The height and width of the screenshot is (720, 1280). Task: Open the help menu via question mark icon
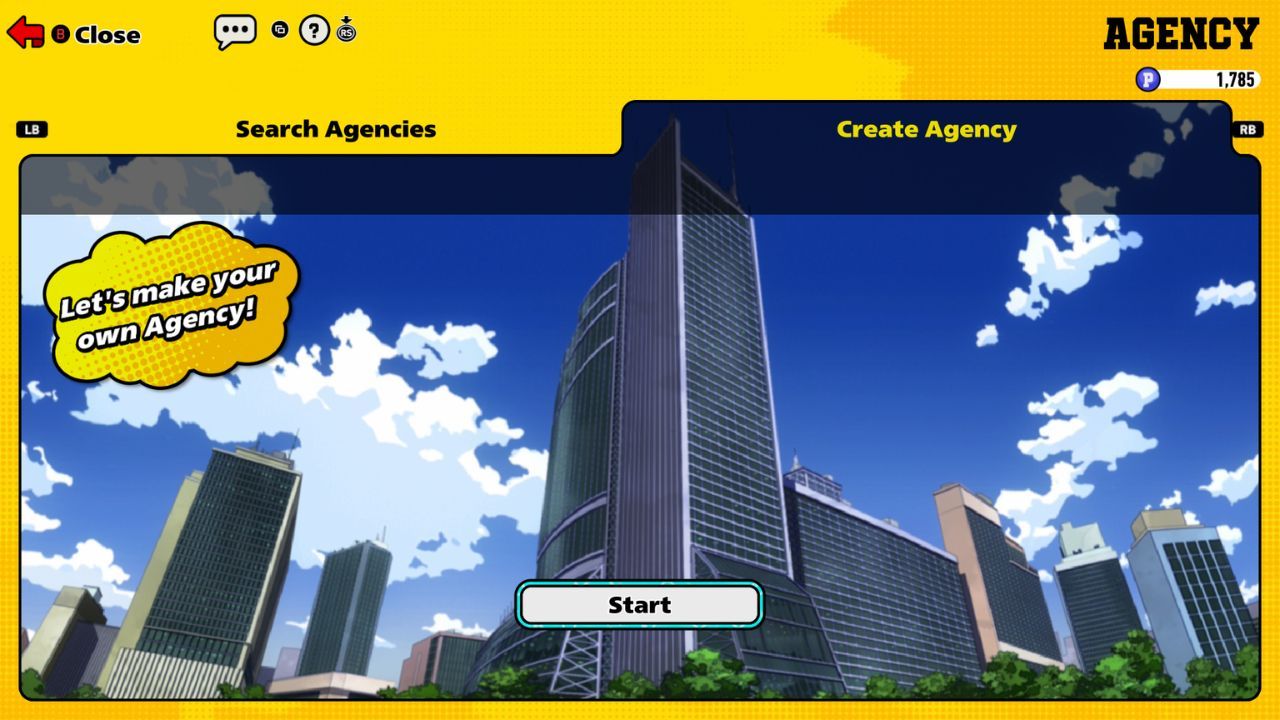pos(313,30)
